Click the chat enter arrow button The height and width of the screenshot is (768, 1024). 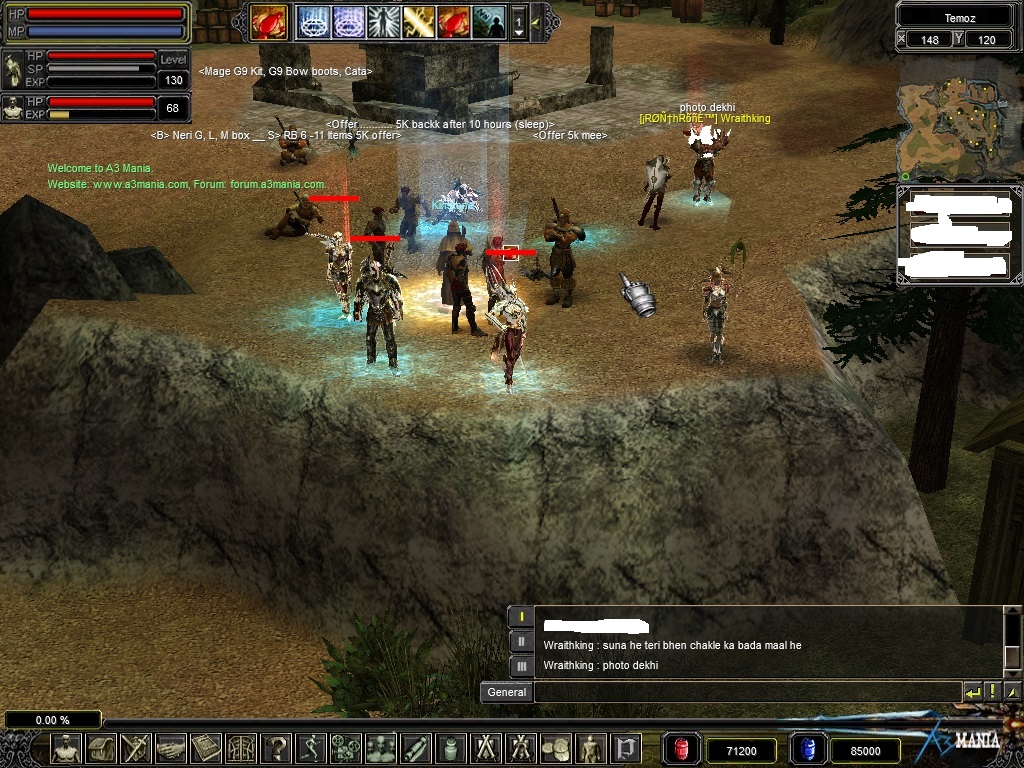pos(972,692)
